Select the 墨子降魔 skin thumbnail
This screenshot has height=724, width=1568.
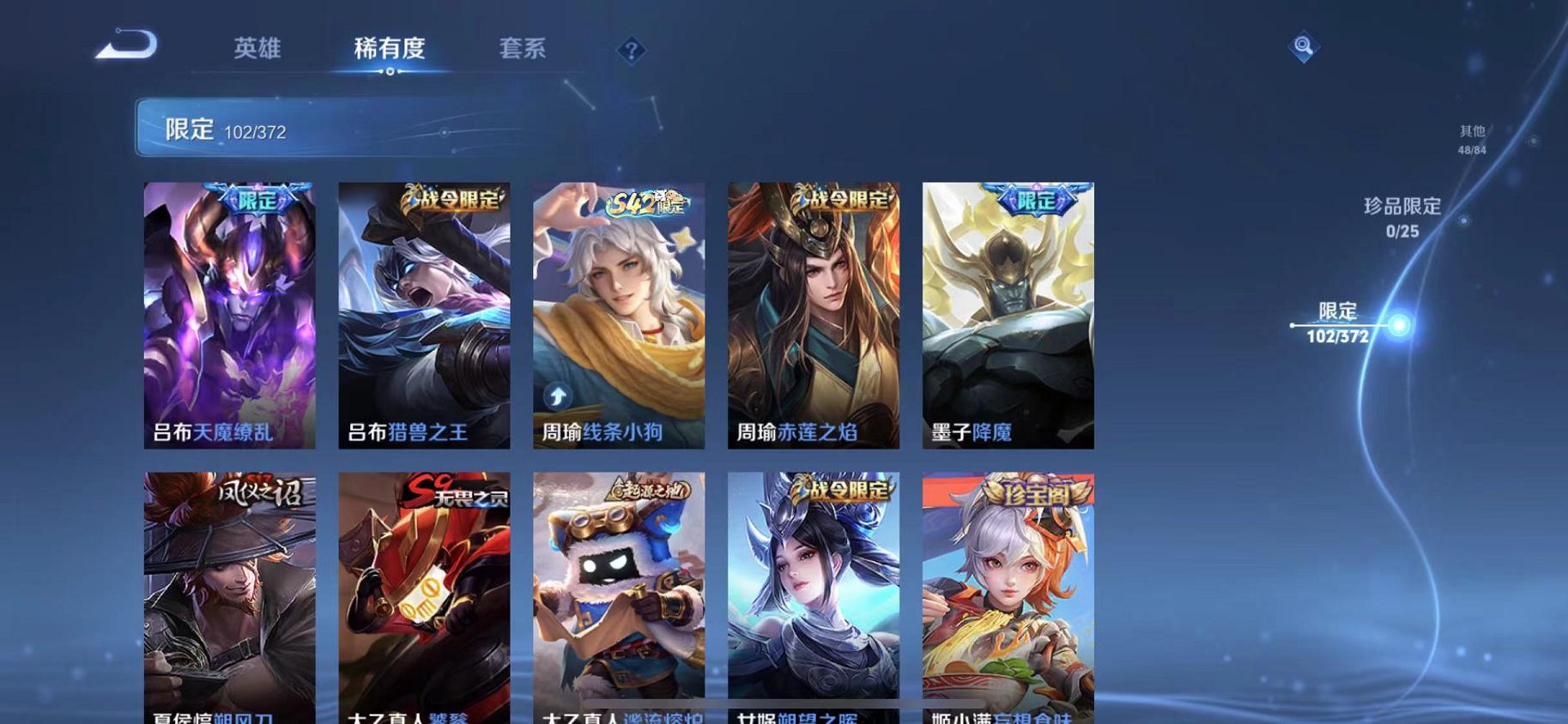tap(1008, 315)
